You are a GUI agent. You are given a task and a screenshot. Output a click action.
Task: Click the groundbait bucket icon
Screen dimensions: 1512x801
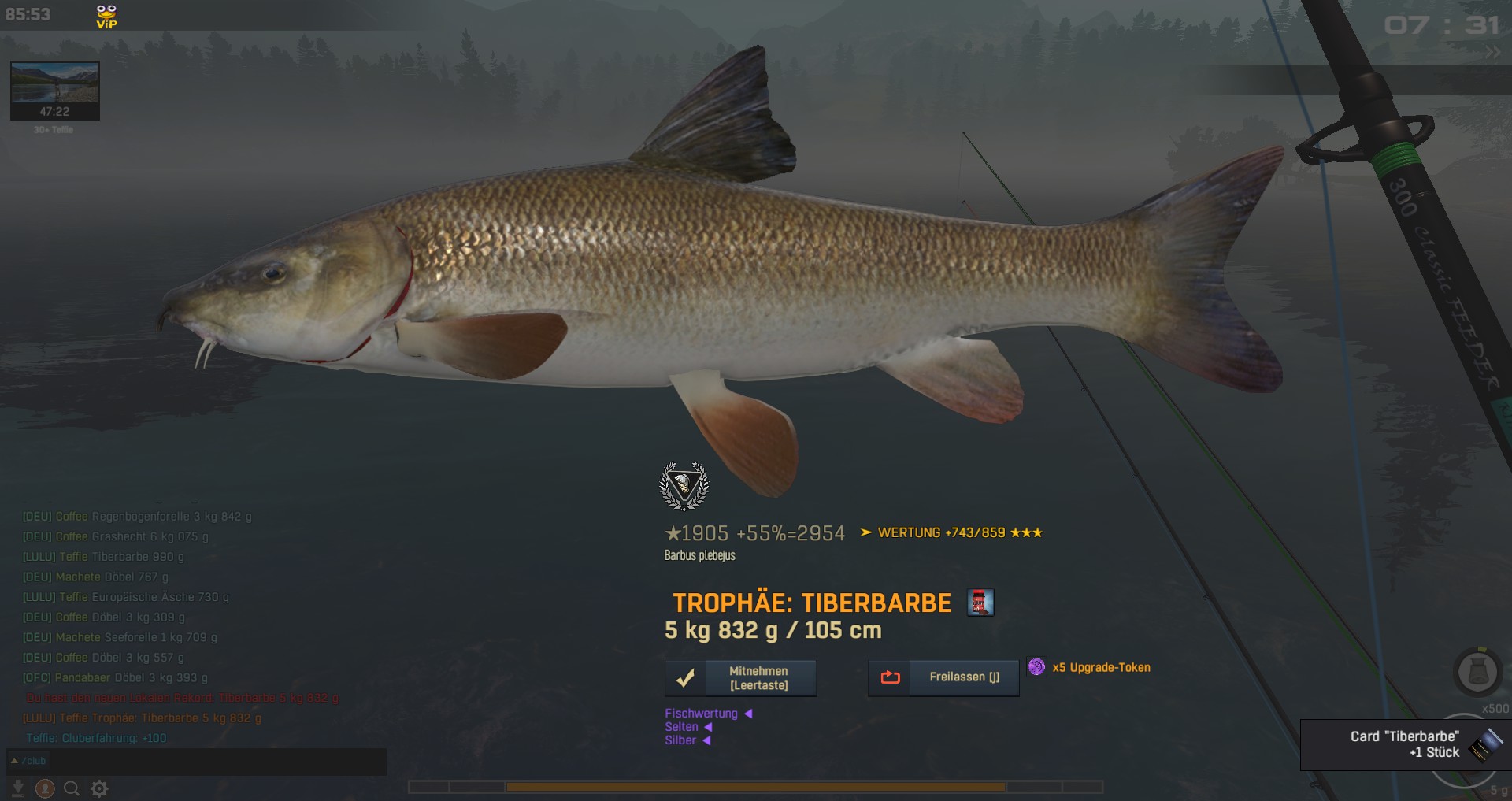point(1477,672)
